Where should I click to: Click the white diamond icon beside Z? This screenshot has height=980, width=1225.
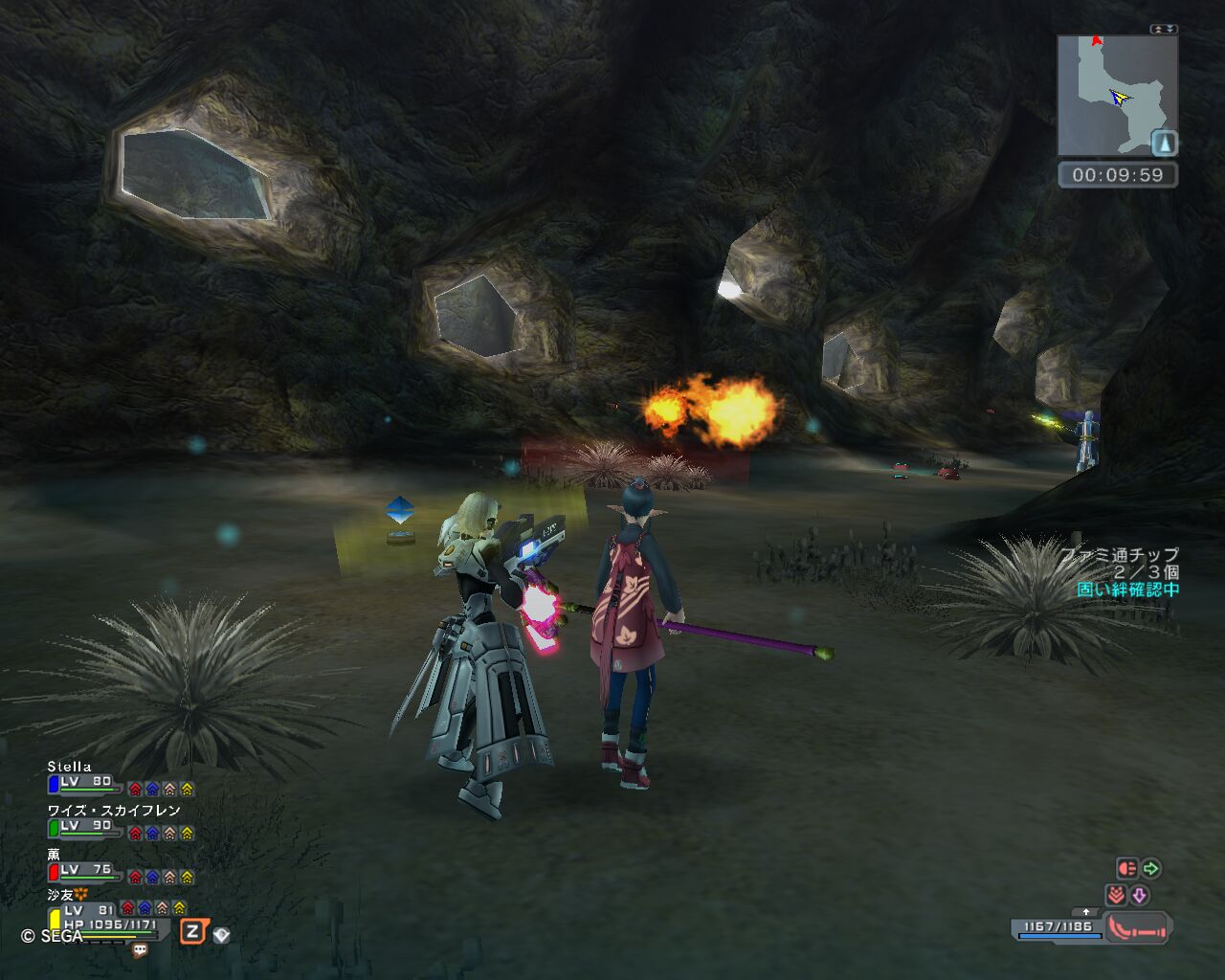[x=221, y=935]
